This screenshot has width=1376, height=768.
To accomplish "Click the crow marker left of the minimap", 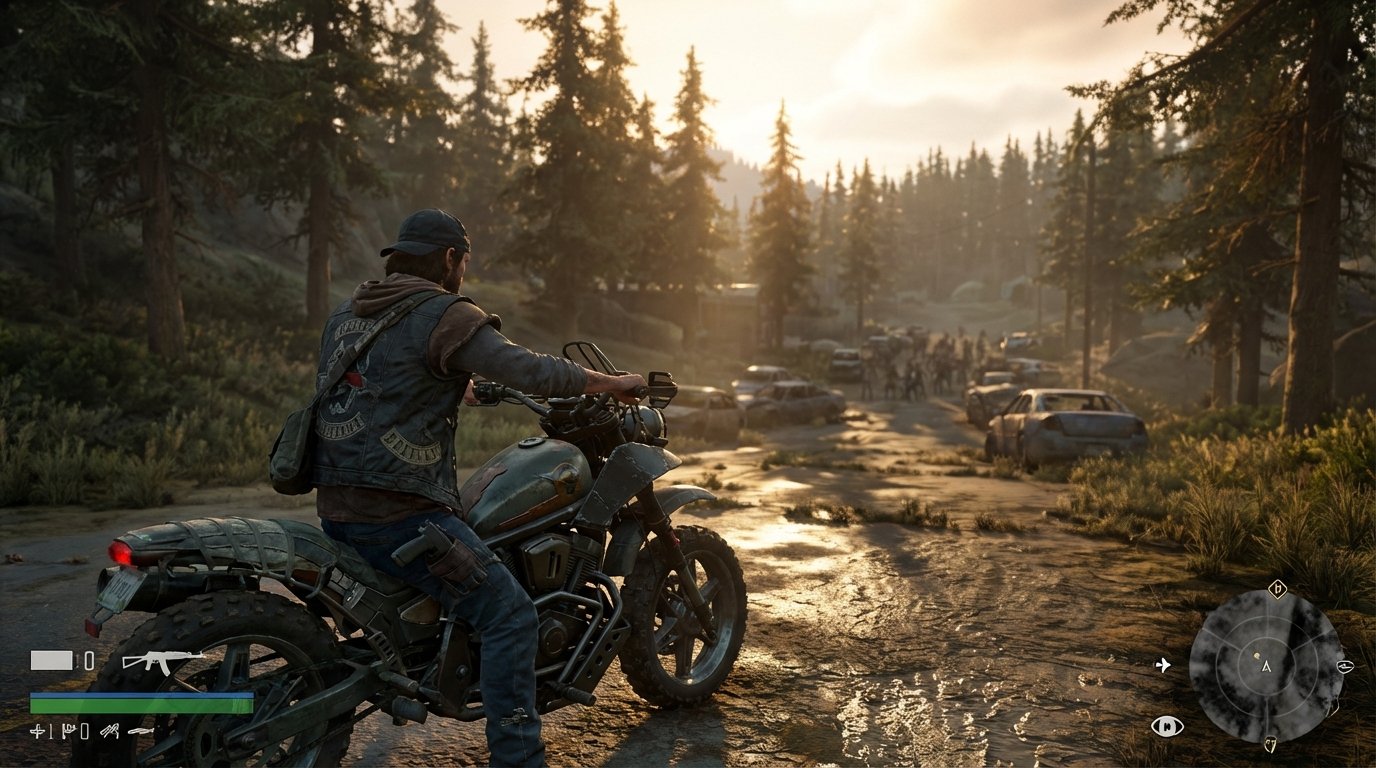I will click(1163, 666).
